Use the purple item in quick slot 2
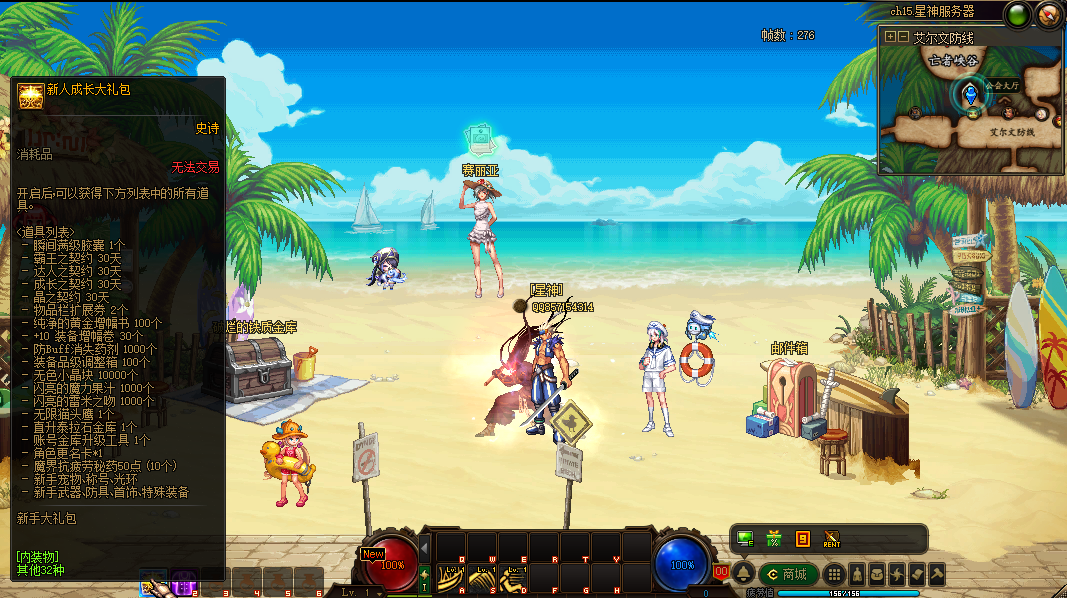 (184, 582)
